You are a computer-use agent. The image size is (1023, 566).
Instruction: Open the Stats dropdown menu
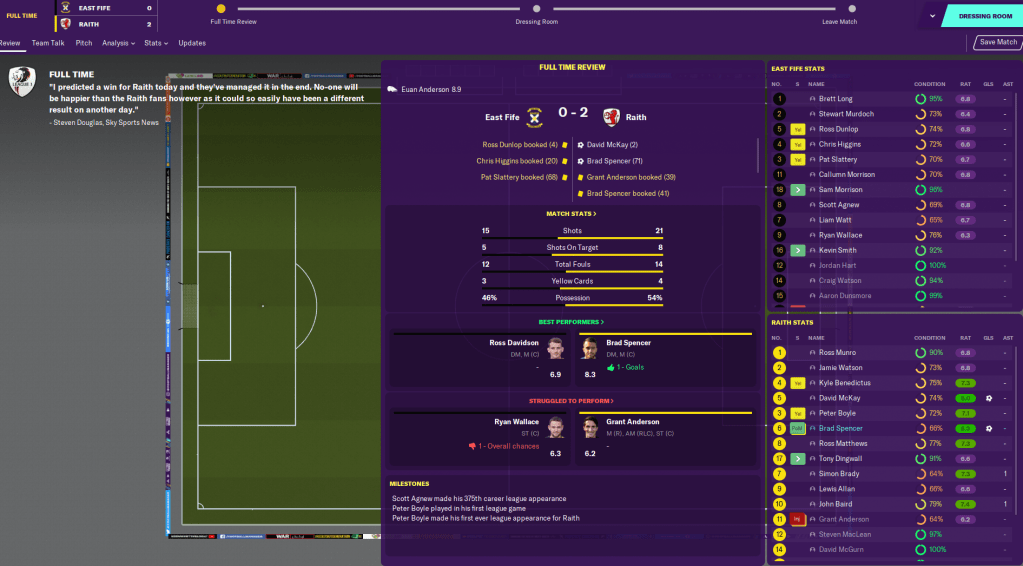click(155, 43)
